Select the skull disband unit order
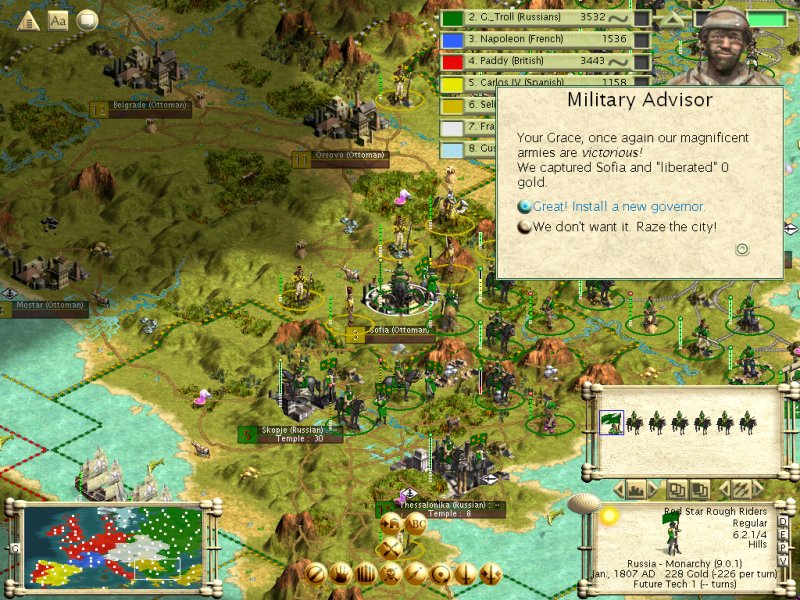The image size is (800, 600). point(390,574)
